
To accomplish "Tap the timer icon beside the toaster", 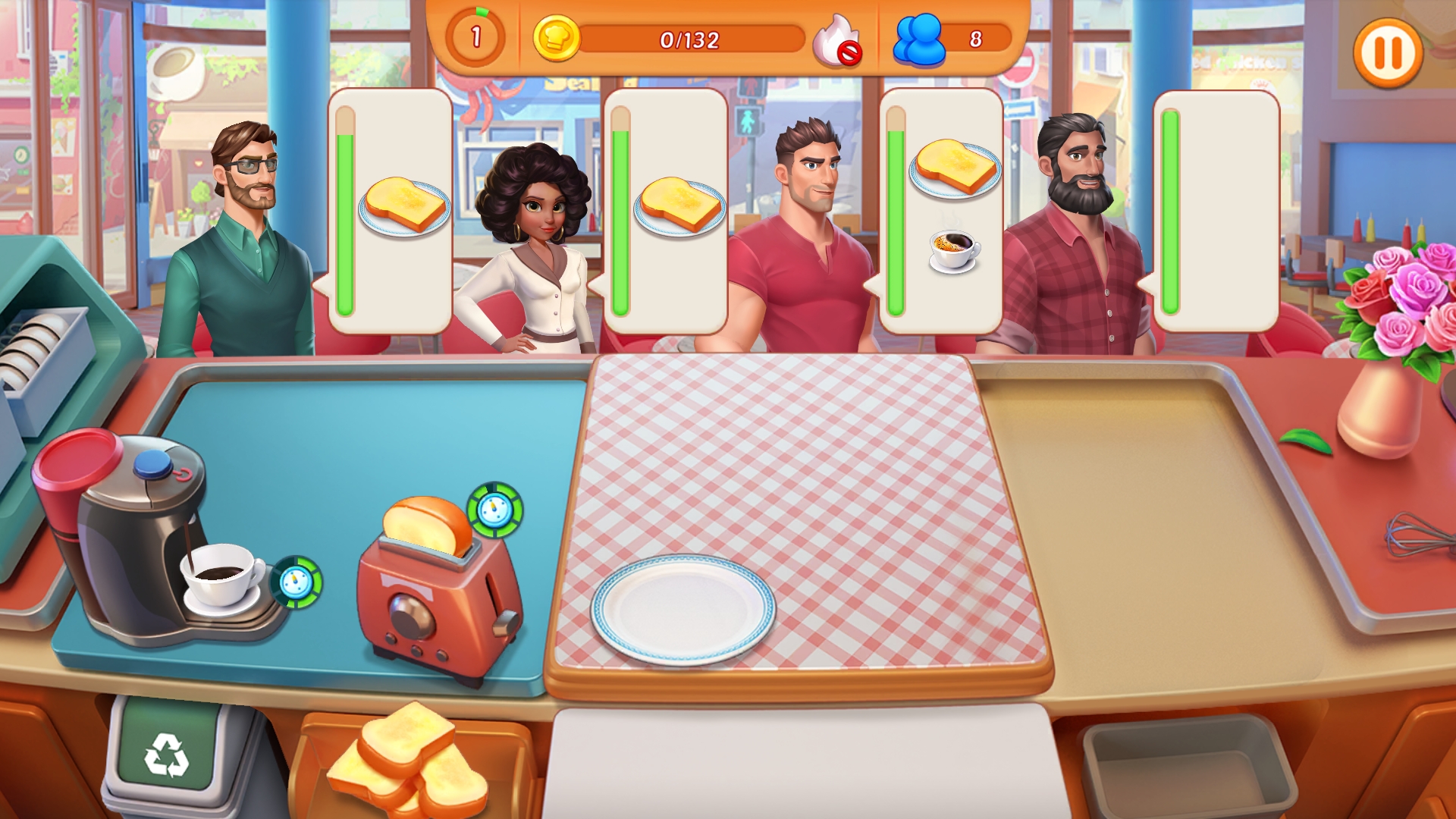I will click(495, 510).
